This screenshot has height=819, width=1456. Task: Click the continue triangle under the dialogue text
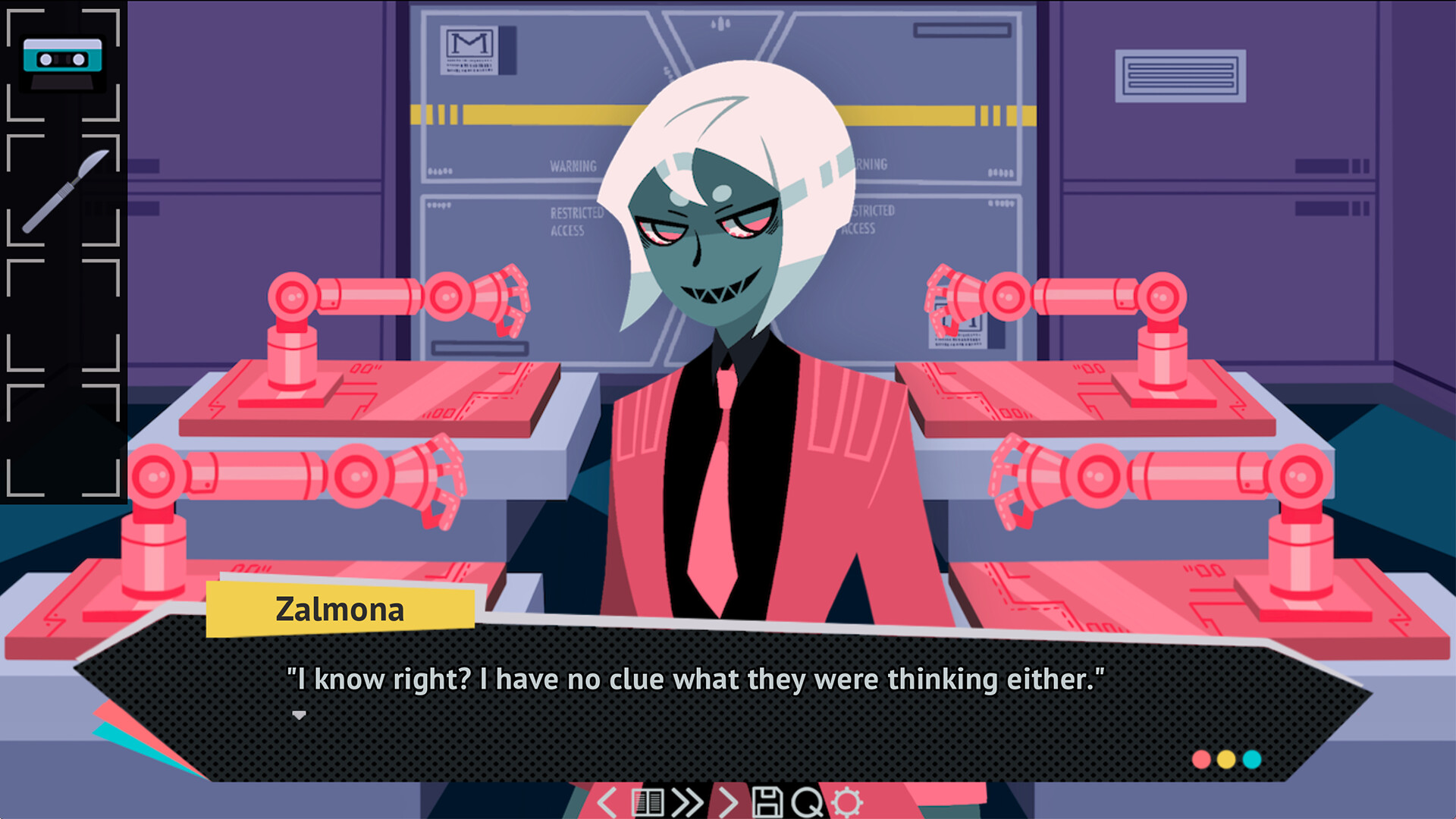click(300, 715)
